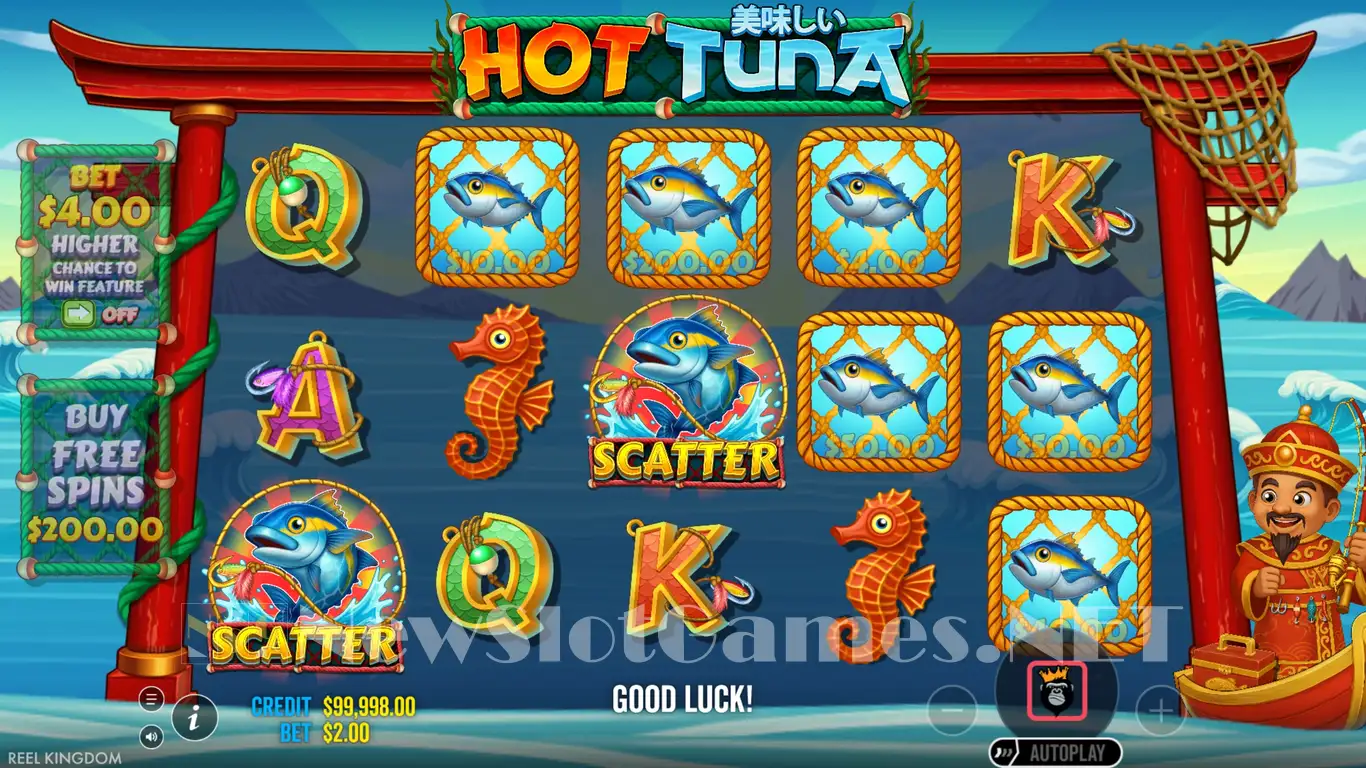The width and height of the screenshot is (1366, 768).
Task: Increase the bet with the plus button
Action: coord(1160,711)
